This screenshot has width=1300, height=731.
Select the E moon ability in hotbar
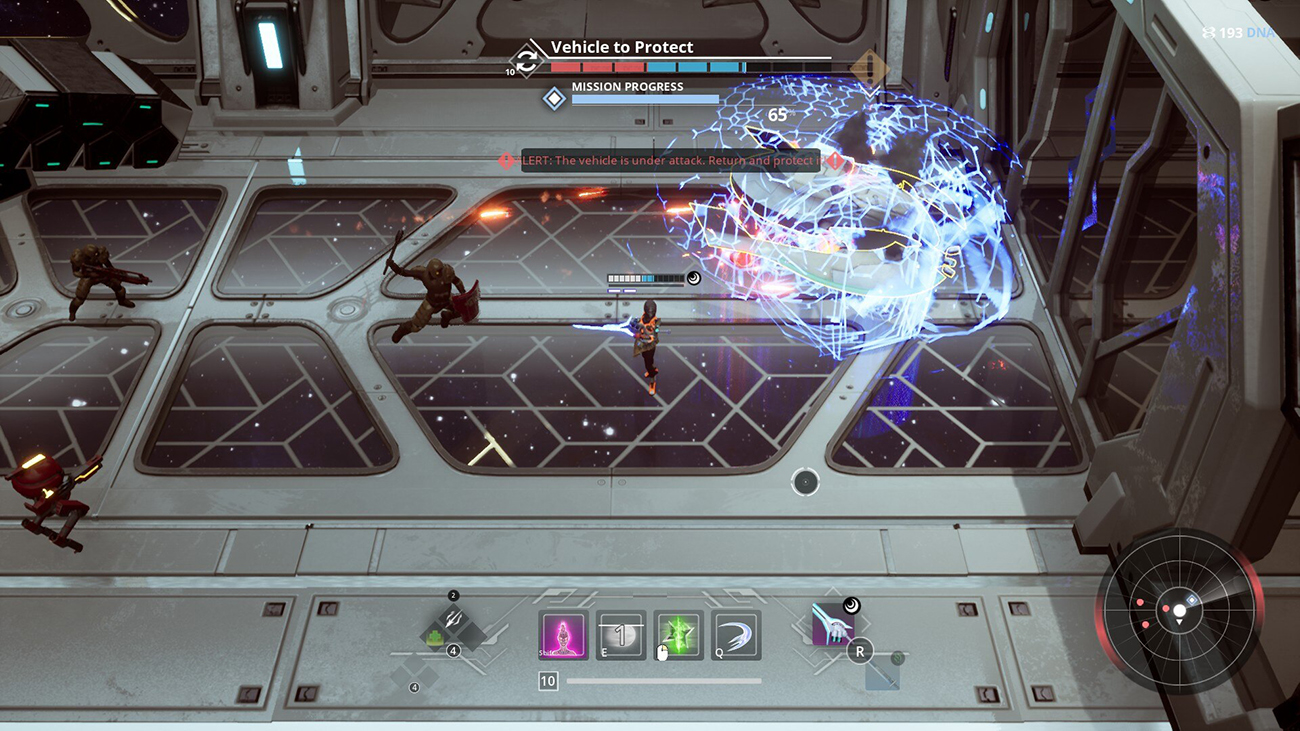tap(618, 636)
